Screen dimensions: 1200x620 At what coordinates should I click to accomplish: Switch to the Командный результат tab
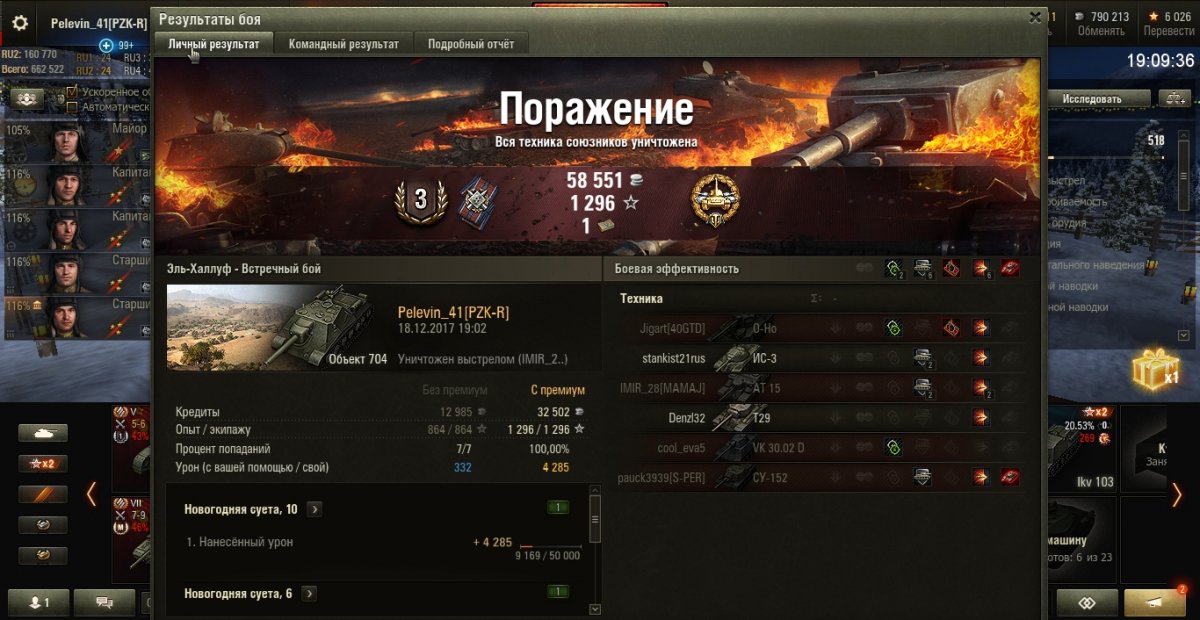(x=344, y=44)
